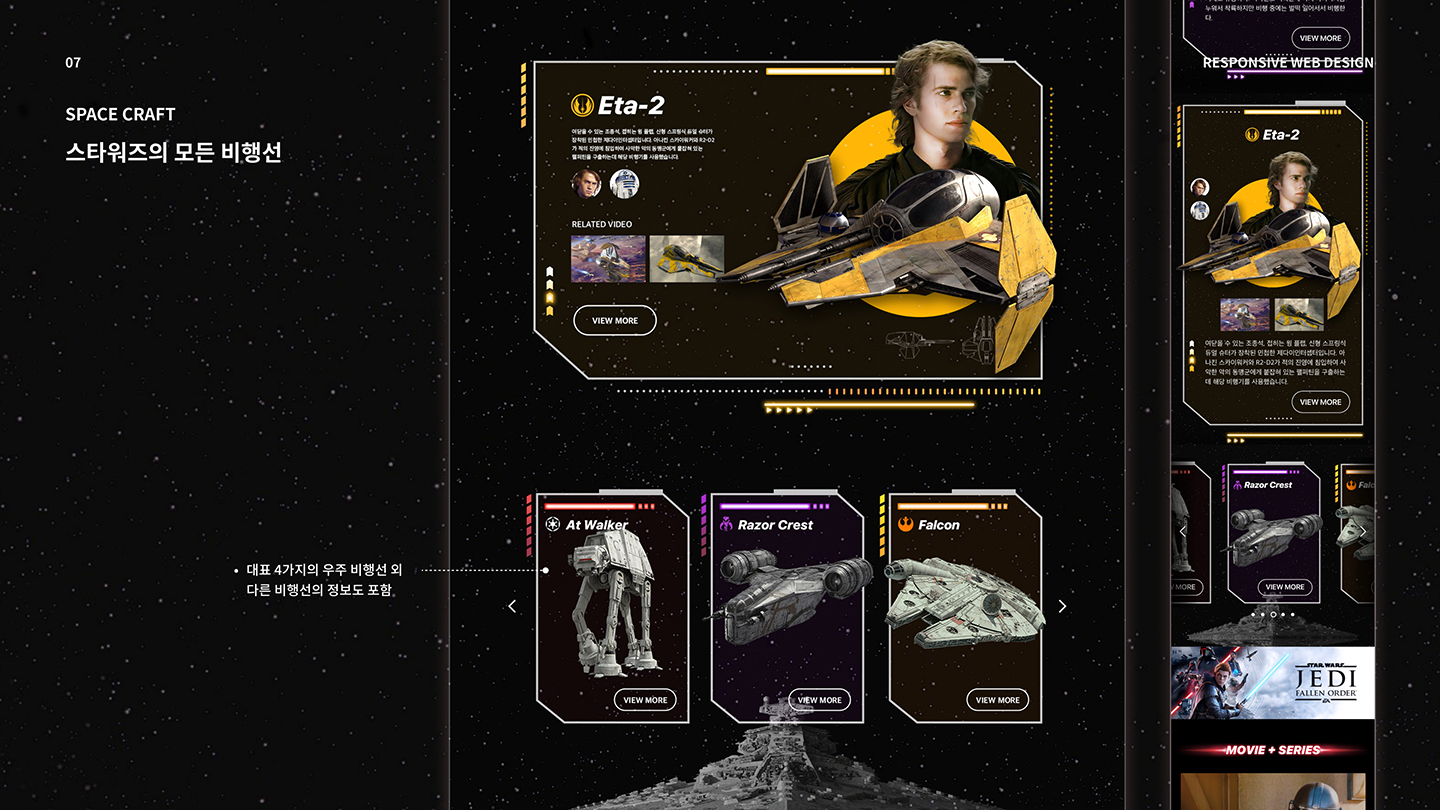Open VIEW MORE on the small mobile Razor Crest card
This screenshot has width=1440, height=810.
[1284, 587]
